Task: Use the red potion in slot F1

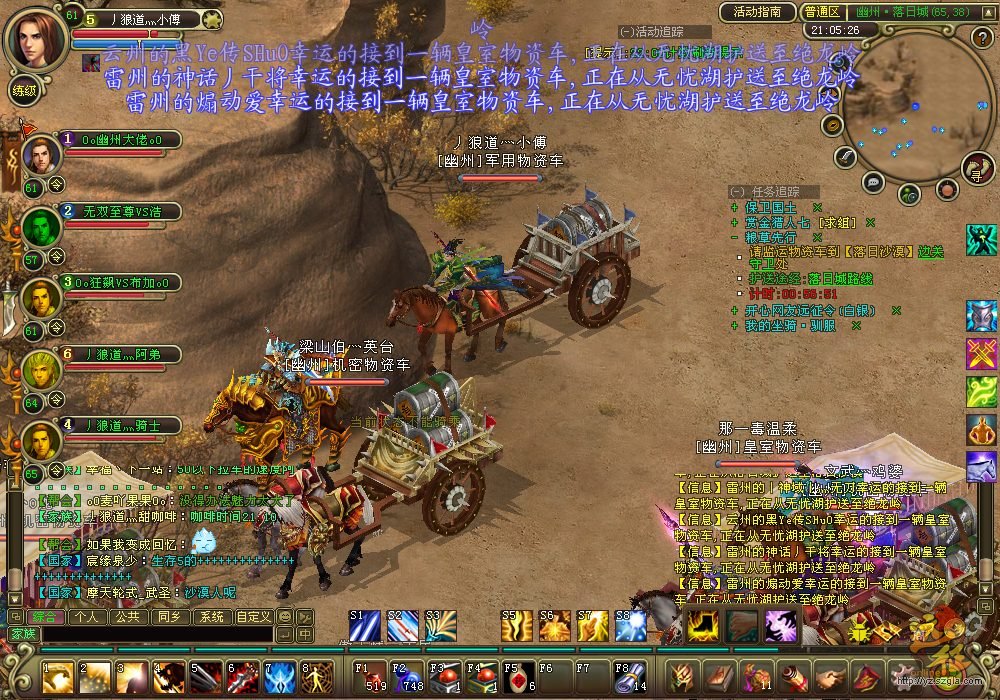Action: click(x=369, y=677)
